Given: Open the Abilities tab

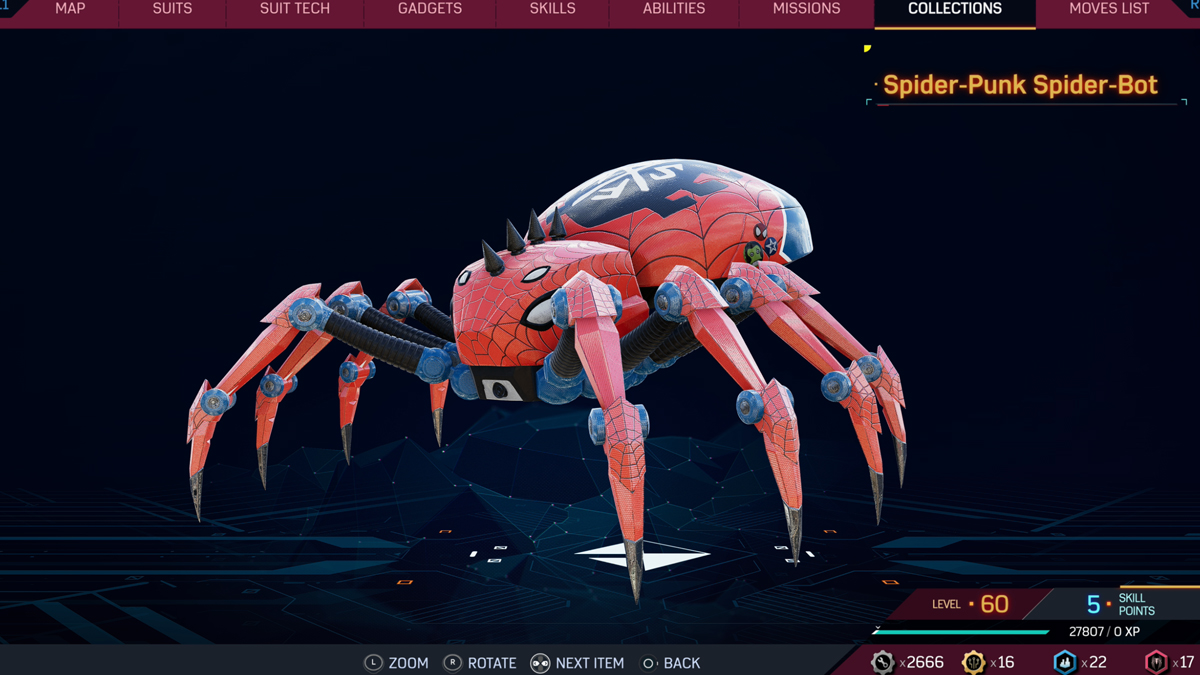Looking at the screenshot, I should pyautogui.click(x=674, y=9).
